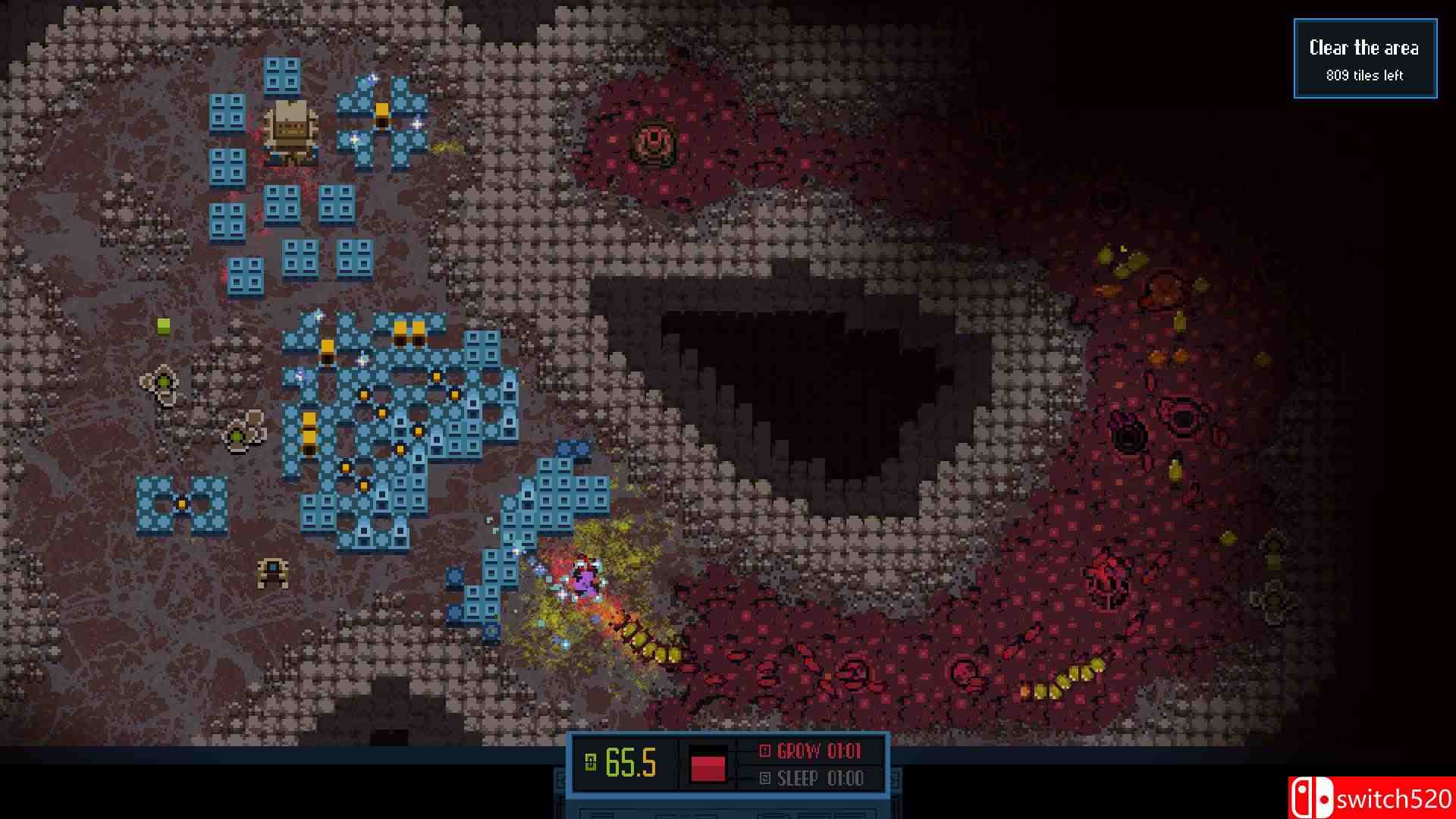Image resolution: width=1456 pixels, height=819 pixels.
Task: Click the GROW 01:01 timer row
Action: pos(811,752)
